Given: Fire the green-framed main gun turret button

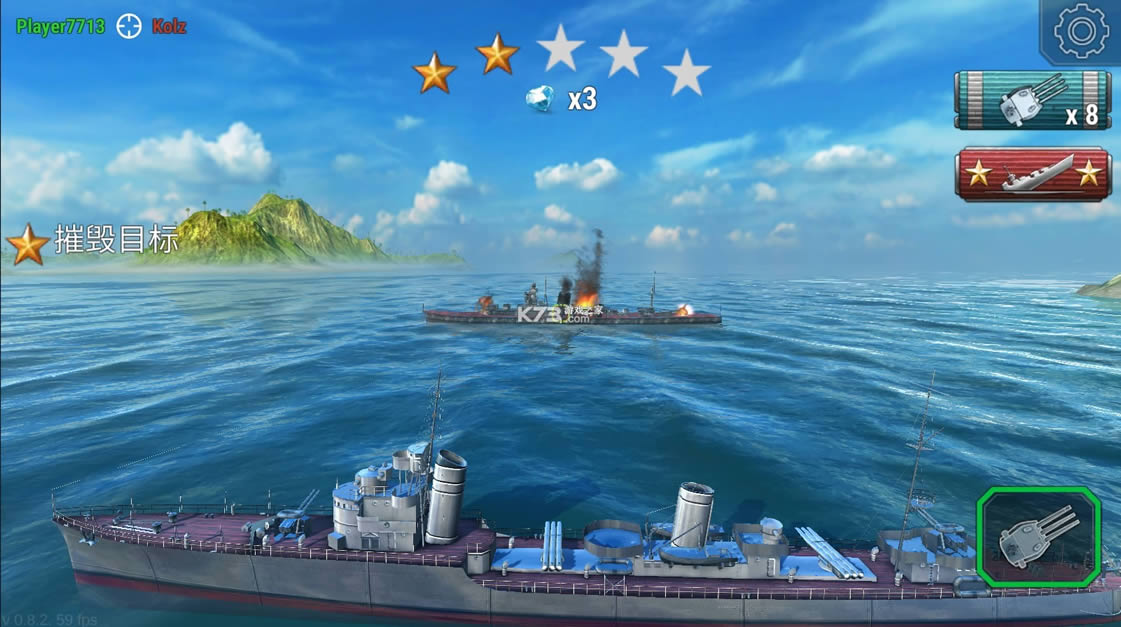Looking at the screenshot, I should (x=1038, y=537).
